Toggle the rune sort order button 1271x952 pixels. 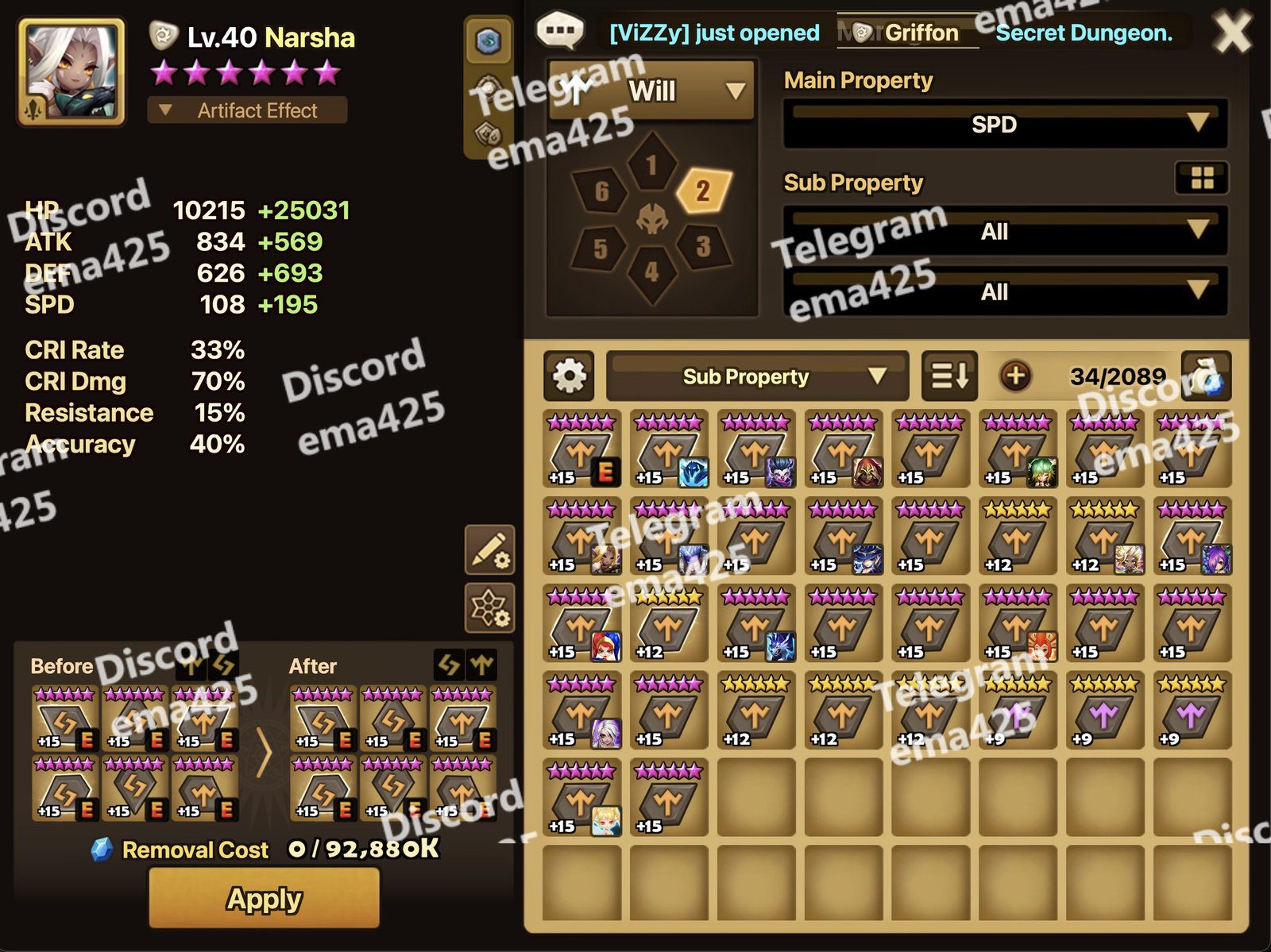tap(949, 376)
